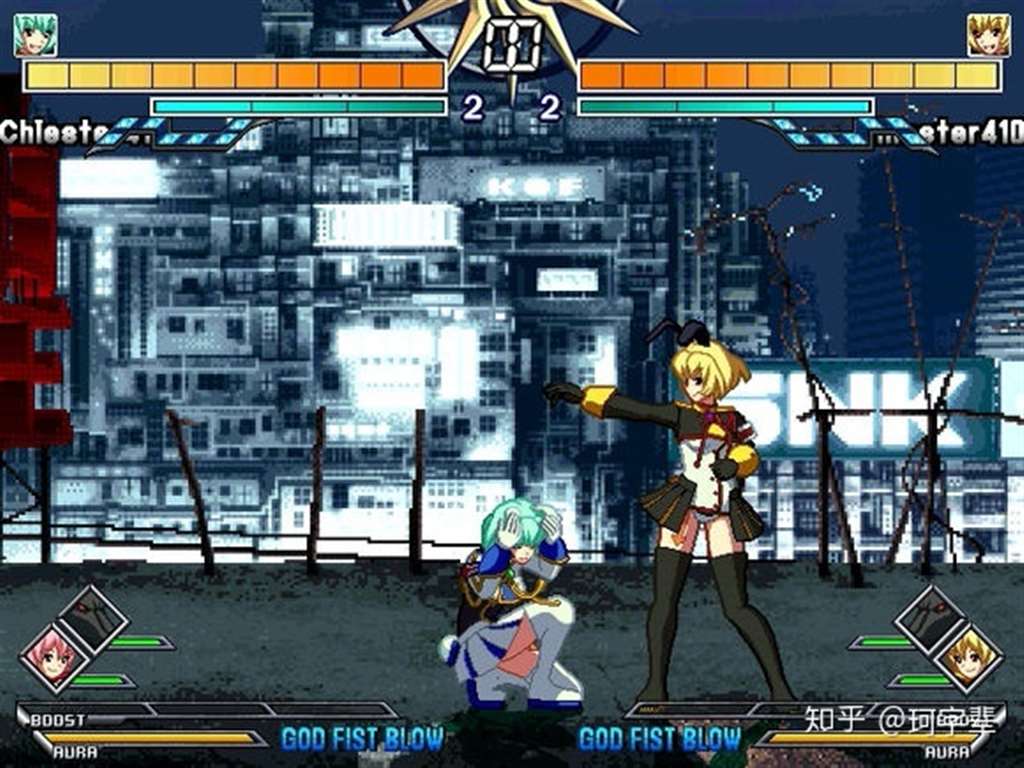Image resolution: width=1024 pixels, height=768 pixels.
Task: Click the green-haired fighter portrait by the health bar
Action: point(35,35)
